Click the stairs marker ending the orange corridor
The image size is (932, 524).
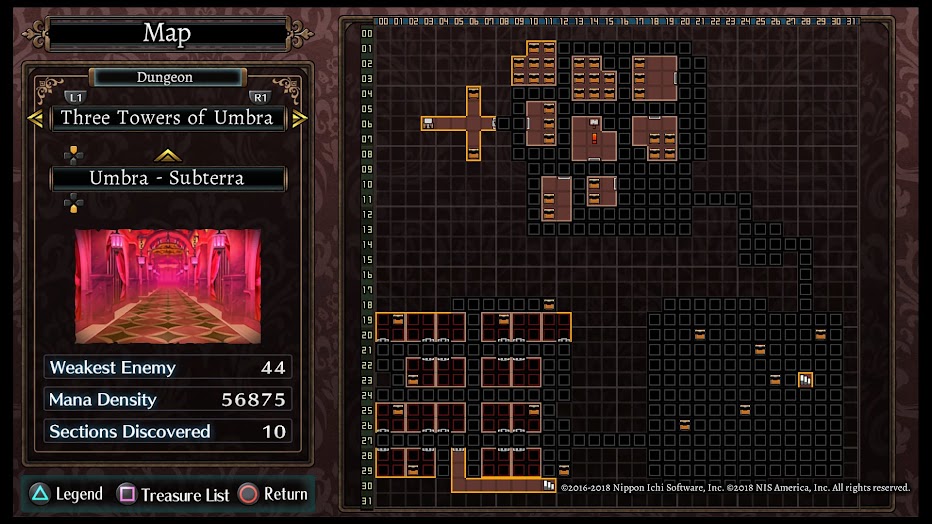tap(549, 485)
